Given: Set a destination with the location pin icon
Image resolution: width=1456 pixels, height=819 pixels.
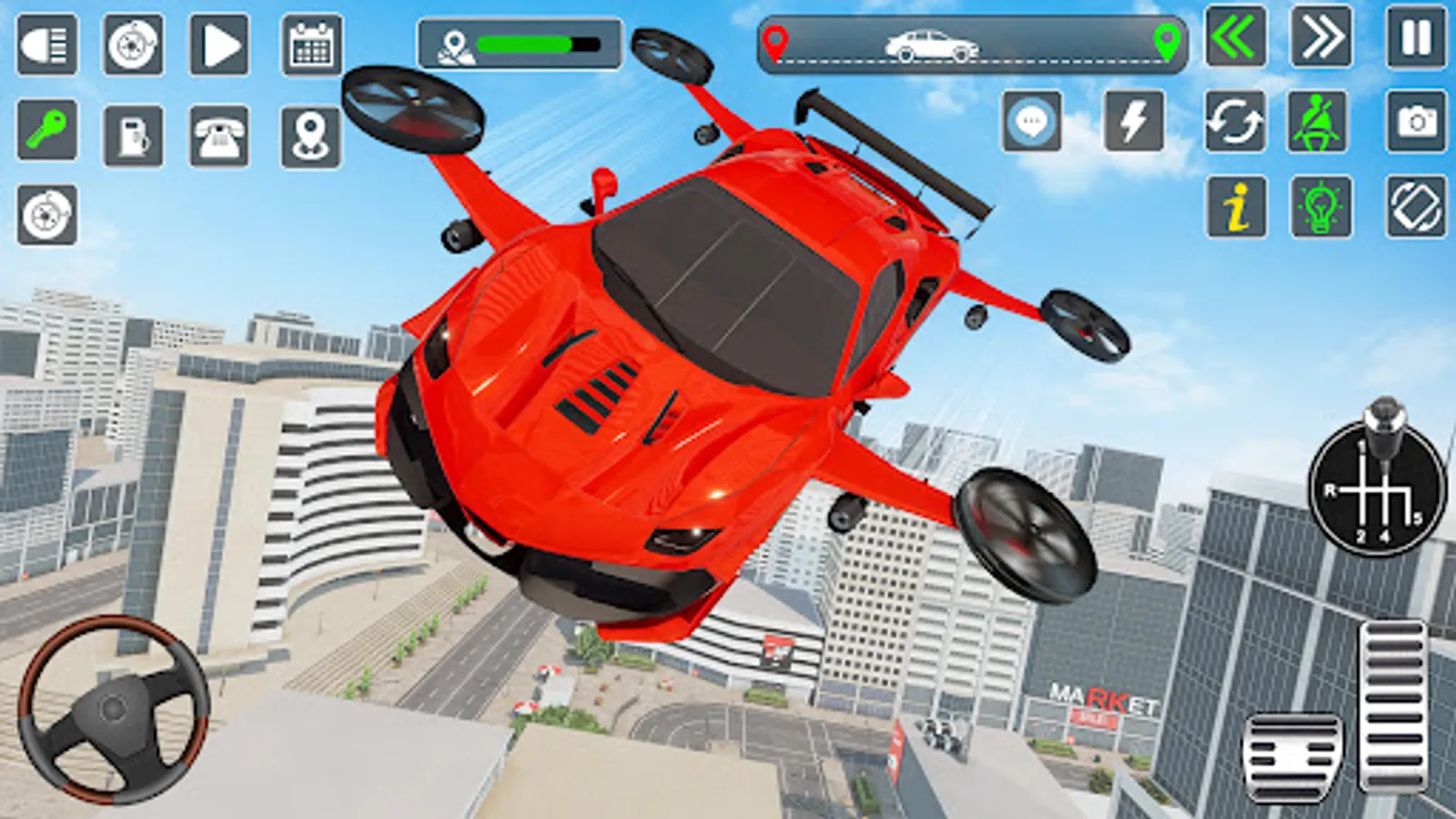Looking at the screenshot, I should pos(310,135).
